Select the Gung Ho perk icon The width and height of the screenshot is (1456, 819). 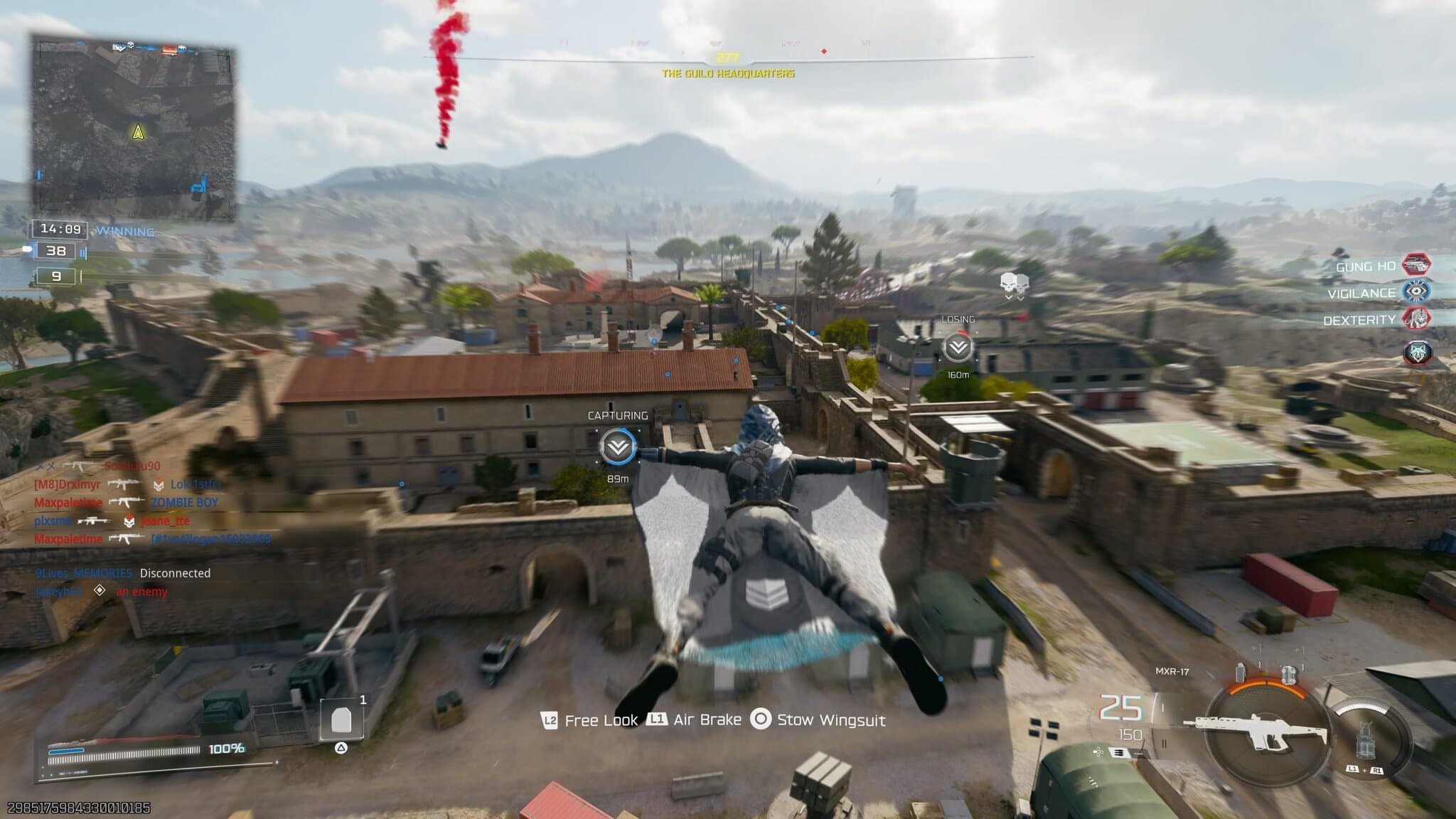point(1415,264)
